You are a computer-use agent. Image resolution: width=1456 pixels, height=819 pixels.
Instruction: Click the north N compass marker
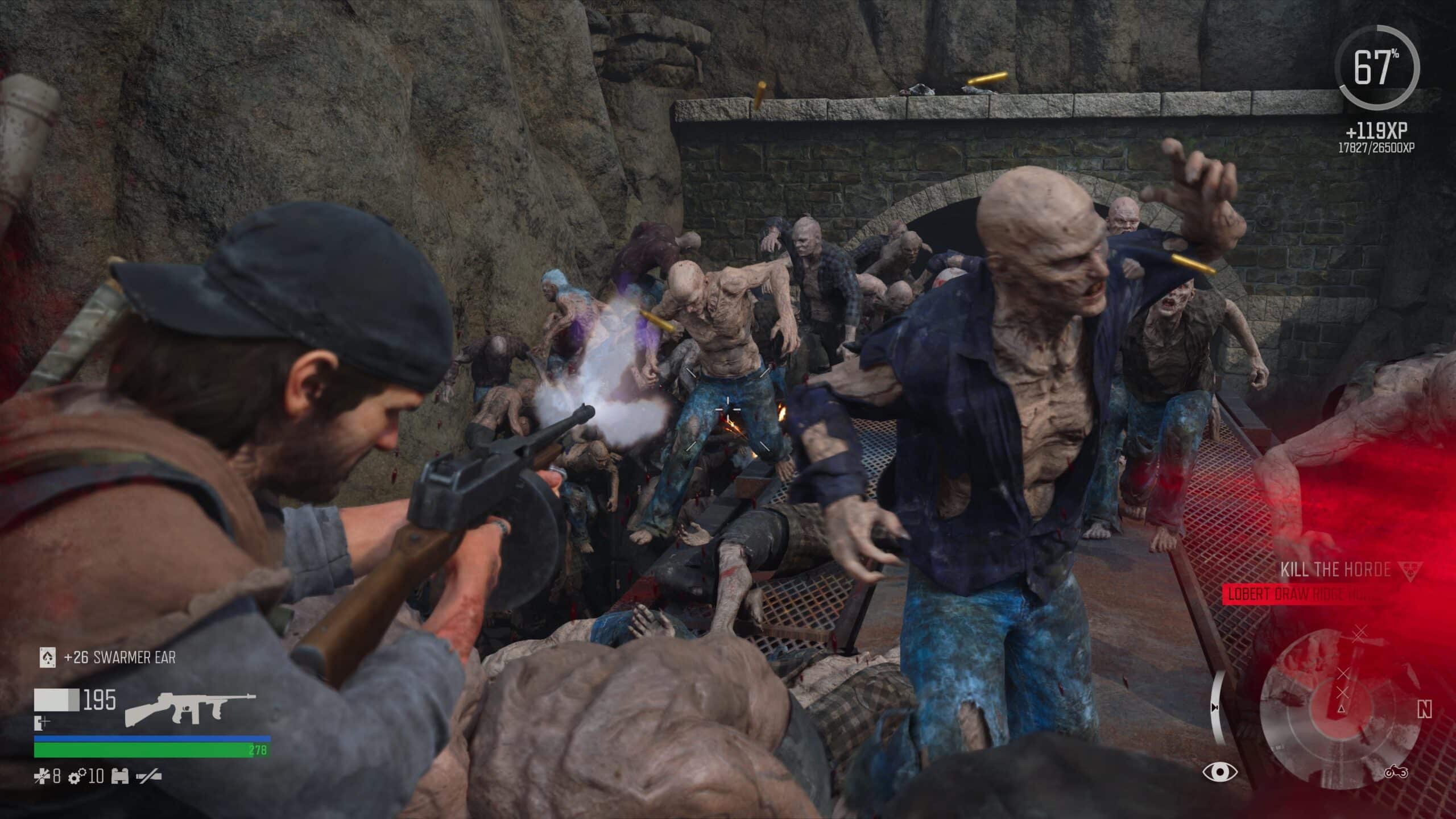pos(1424,710)
